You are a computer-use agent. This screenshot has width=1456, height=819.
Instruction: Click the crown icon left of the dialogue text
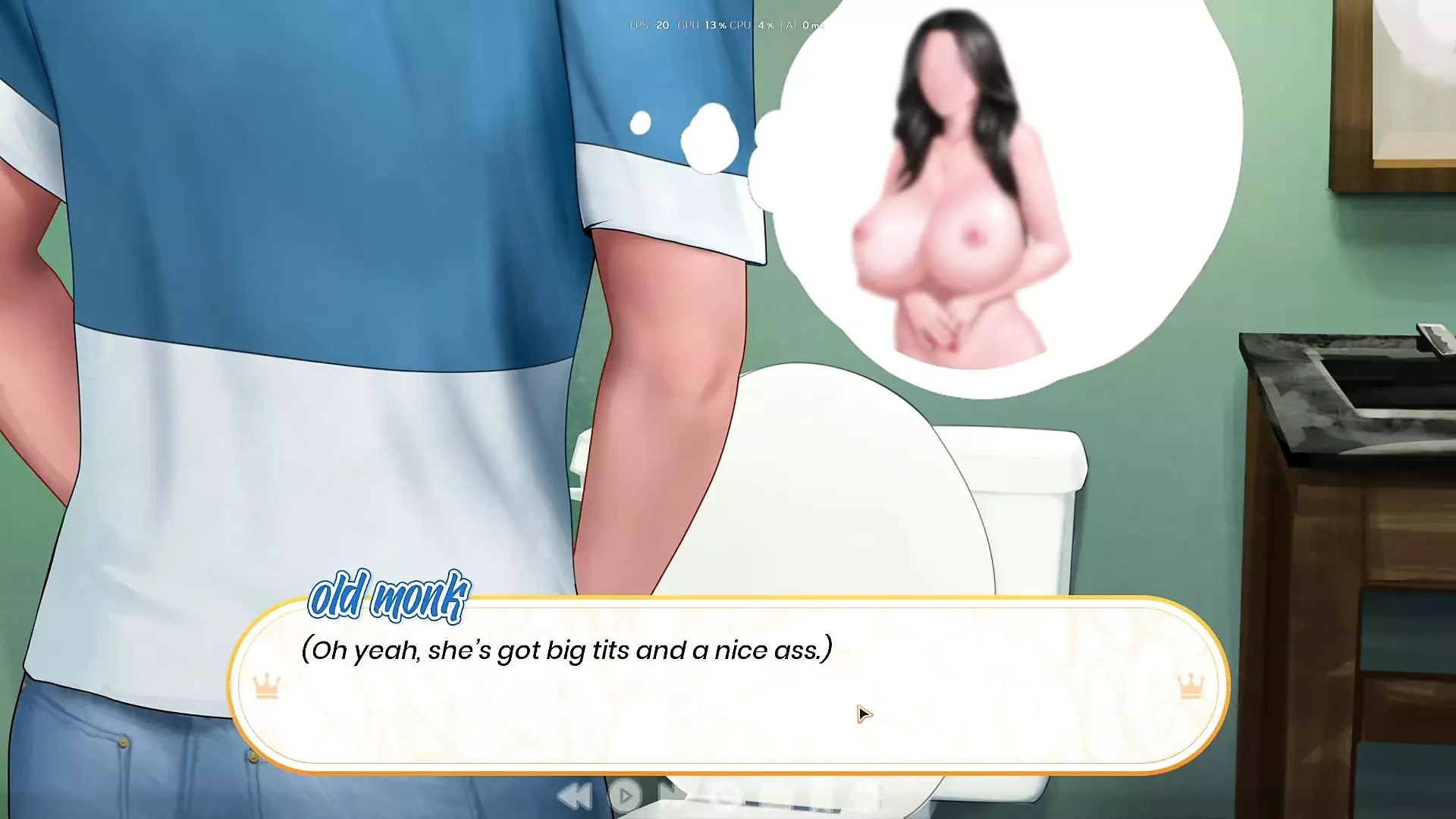[x=265, y=685]
